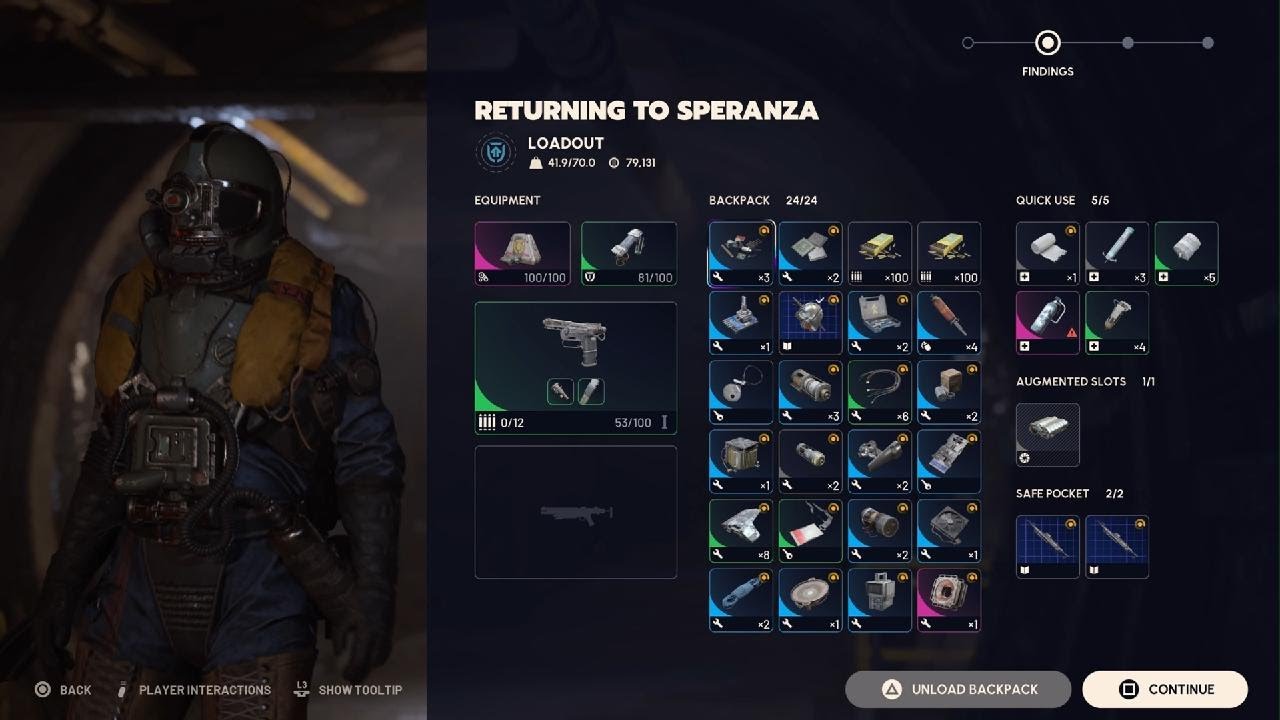The width and height of the screenshot is (1280, 720).
Task: Select the equipped pistol weapon slot
Action: [575, 368]
